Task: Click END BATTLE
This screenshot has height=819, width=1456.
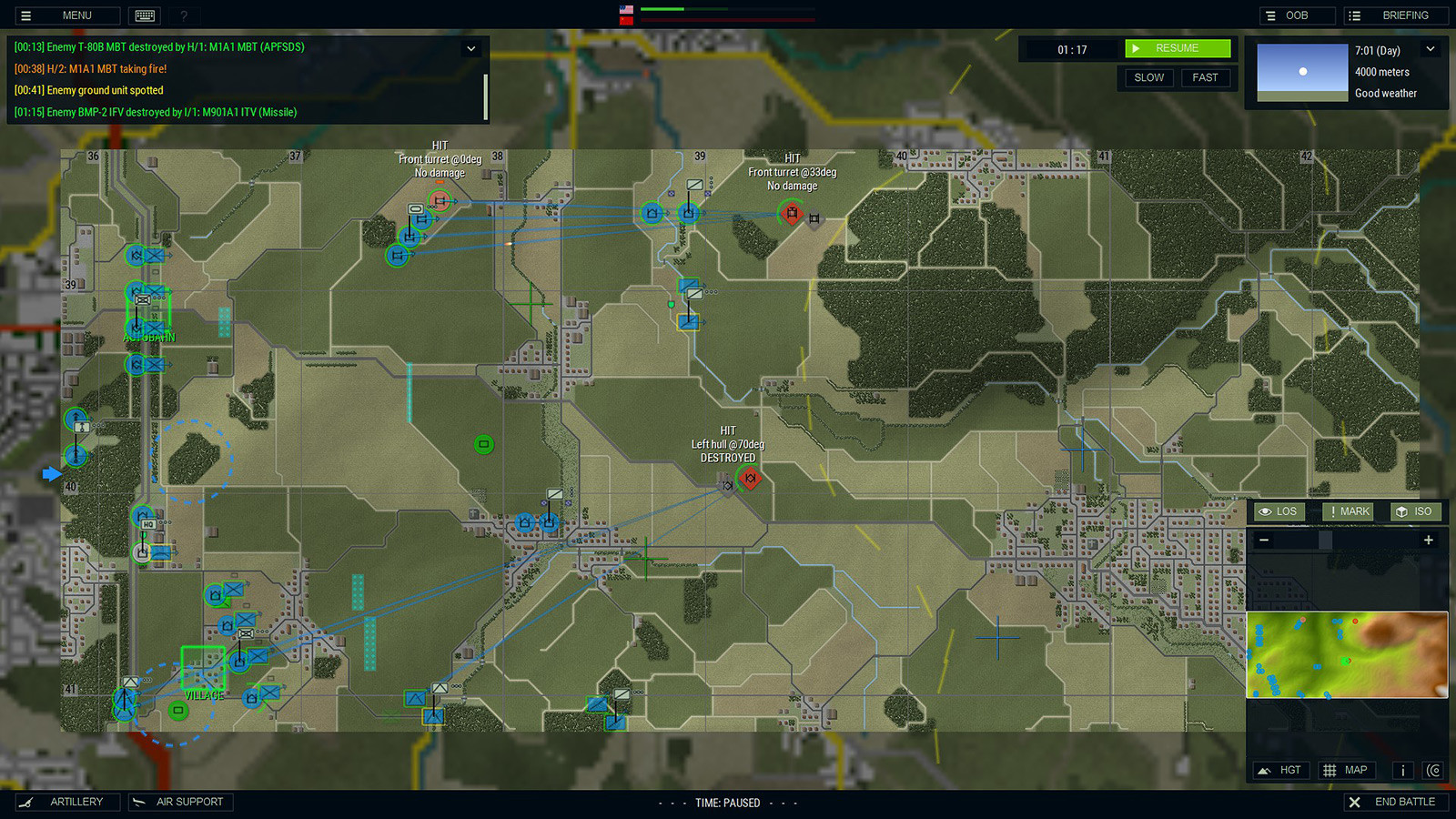Action: pos(1396,802)
